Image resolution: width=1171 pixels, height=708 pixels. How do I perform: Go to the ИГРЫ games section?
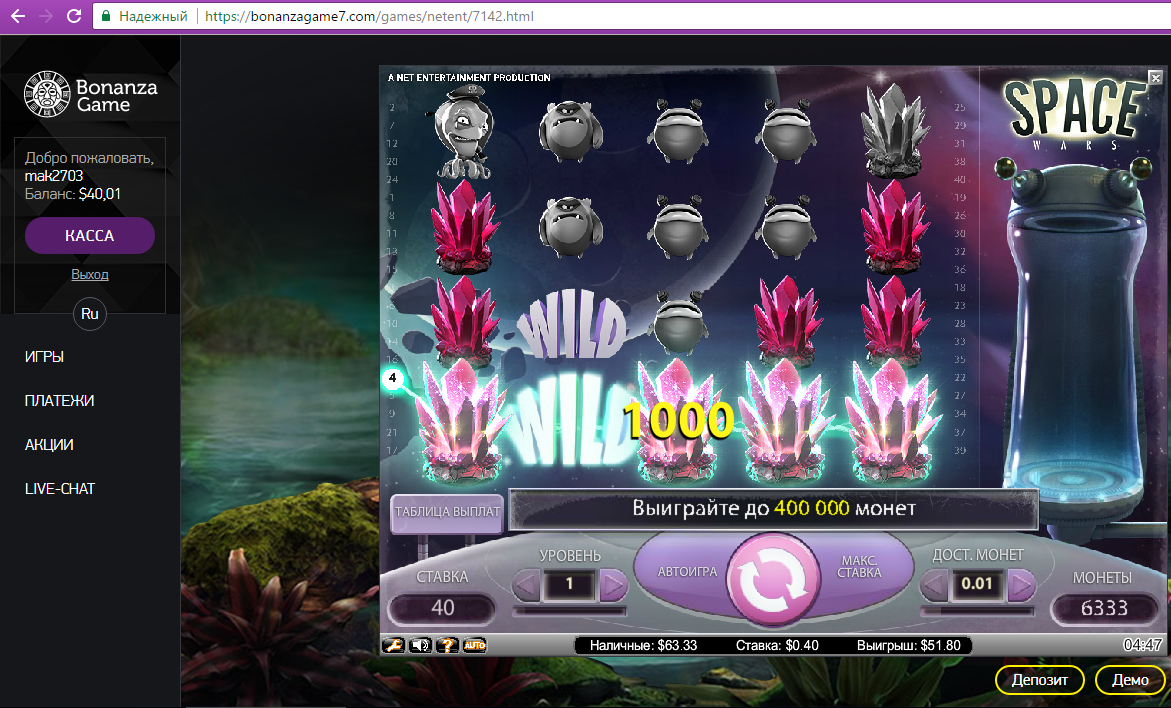coord(51,357)
